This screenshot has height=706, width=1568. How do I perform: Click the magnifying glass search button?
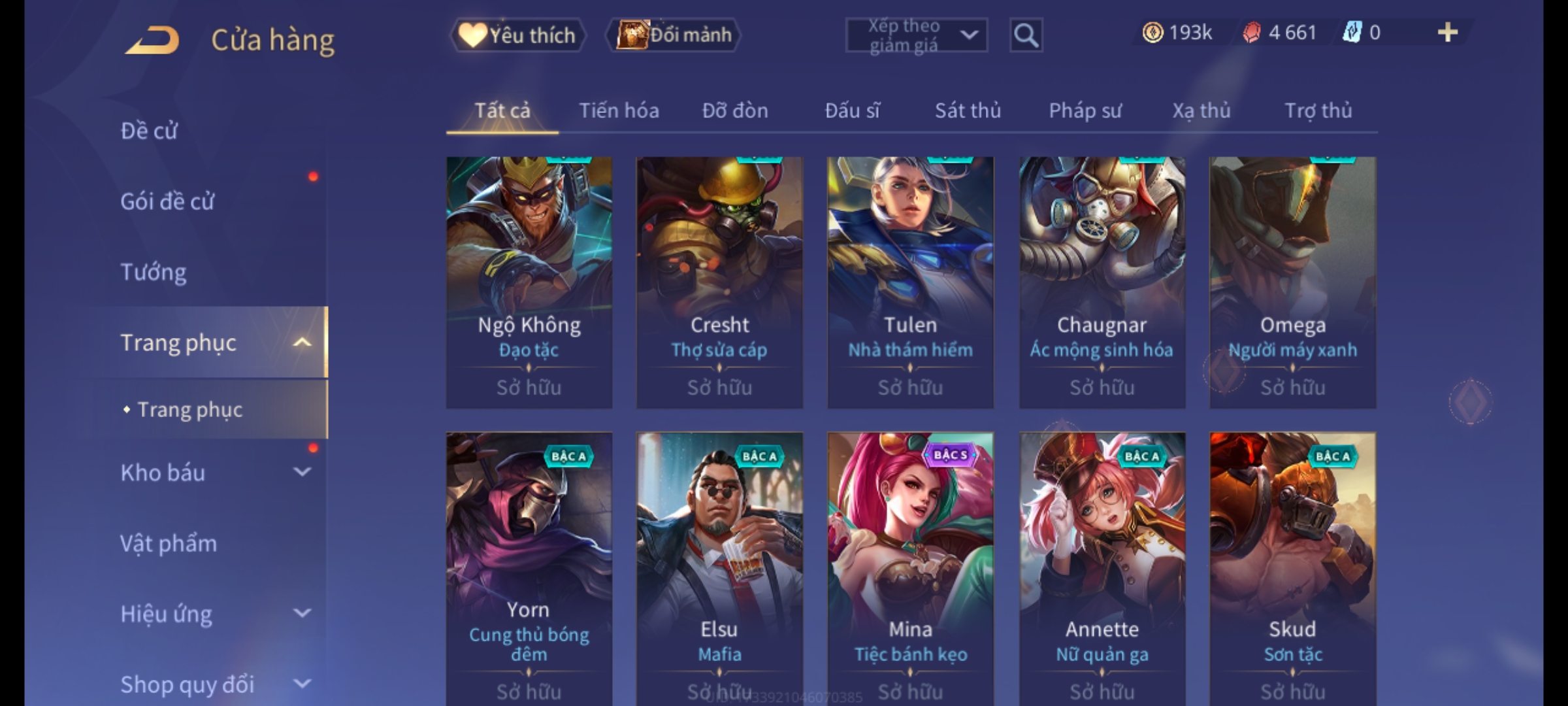click(x=1026, y=35)
